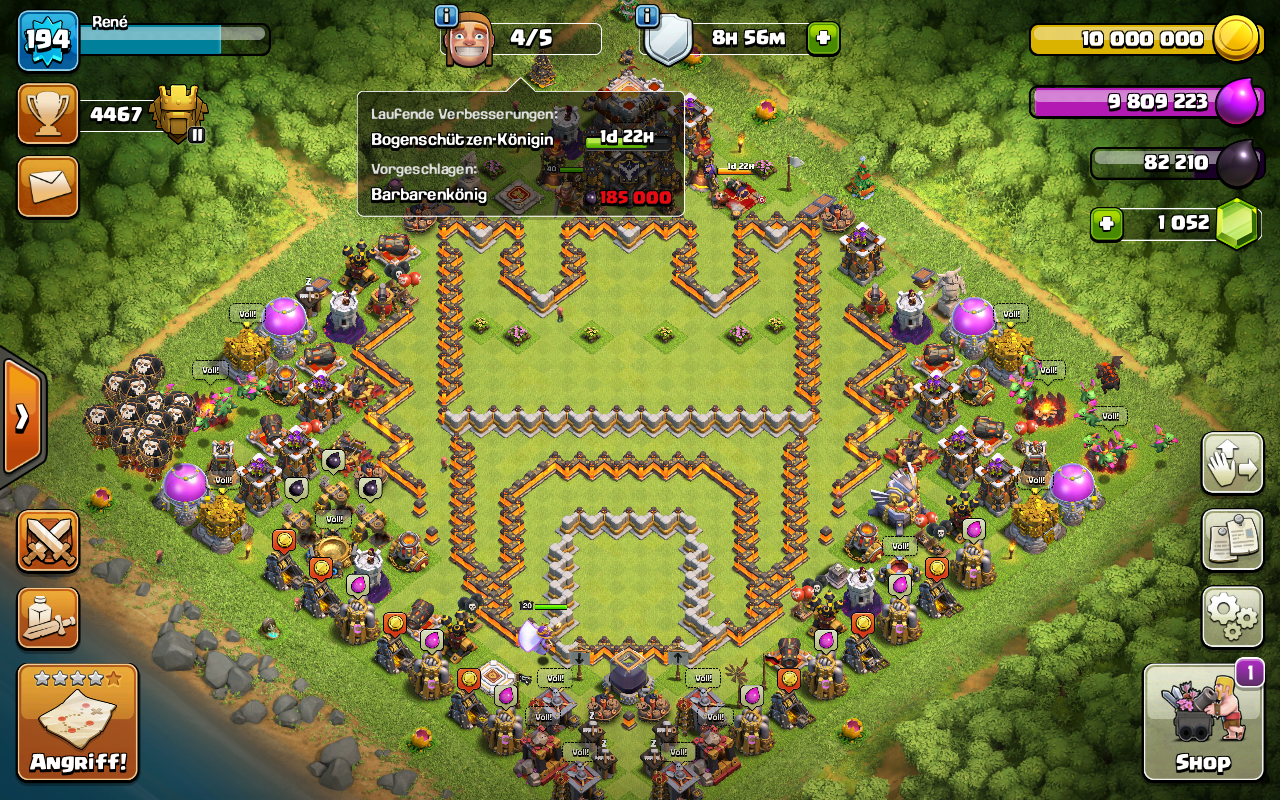Extend shield with the green plus
The width and height of the screenshot is (1280, 800).
pos(823,39)
